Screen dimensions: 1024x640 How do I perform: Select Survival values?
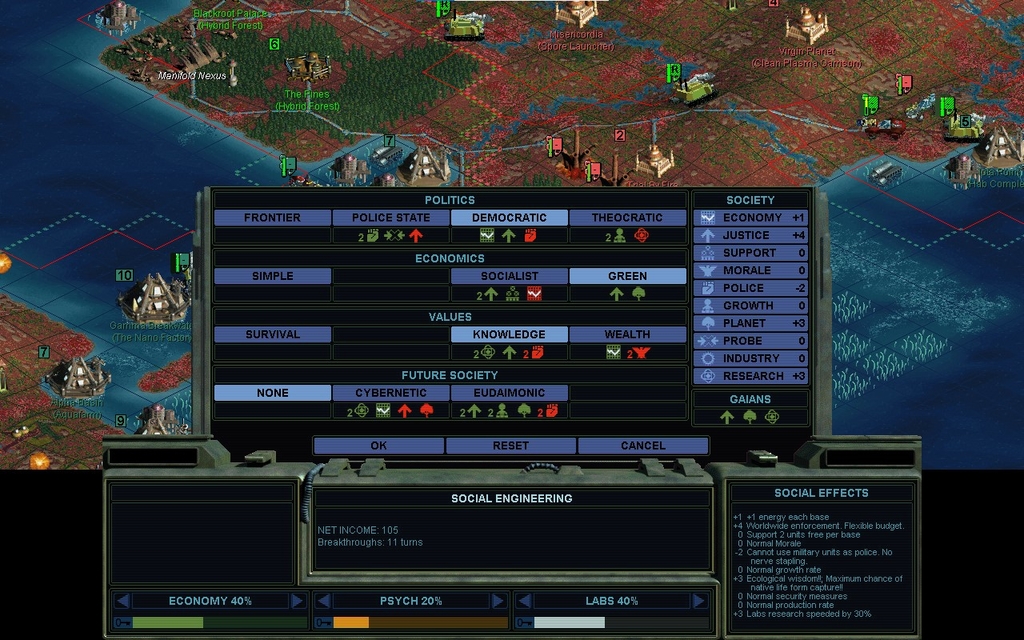272,334
